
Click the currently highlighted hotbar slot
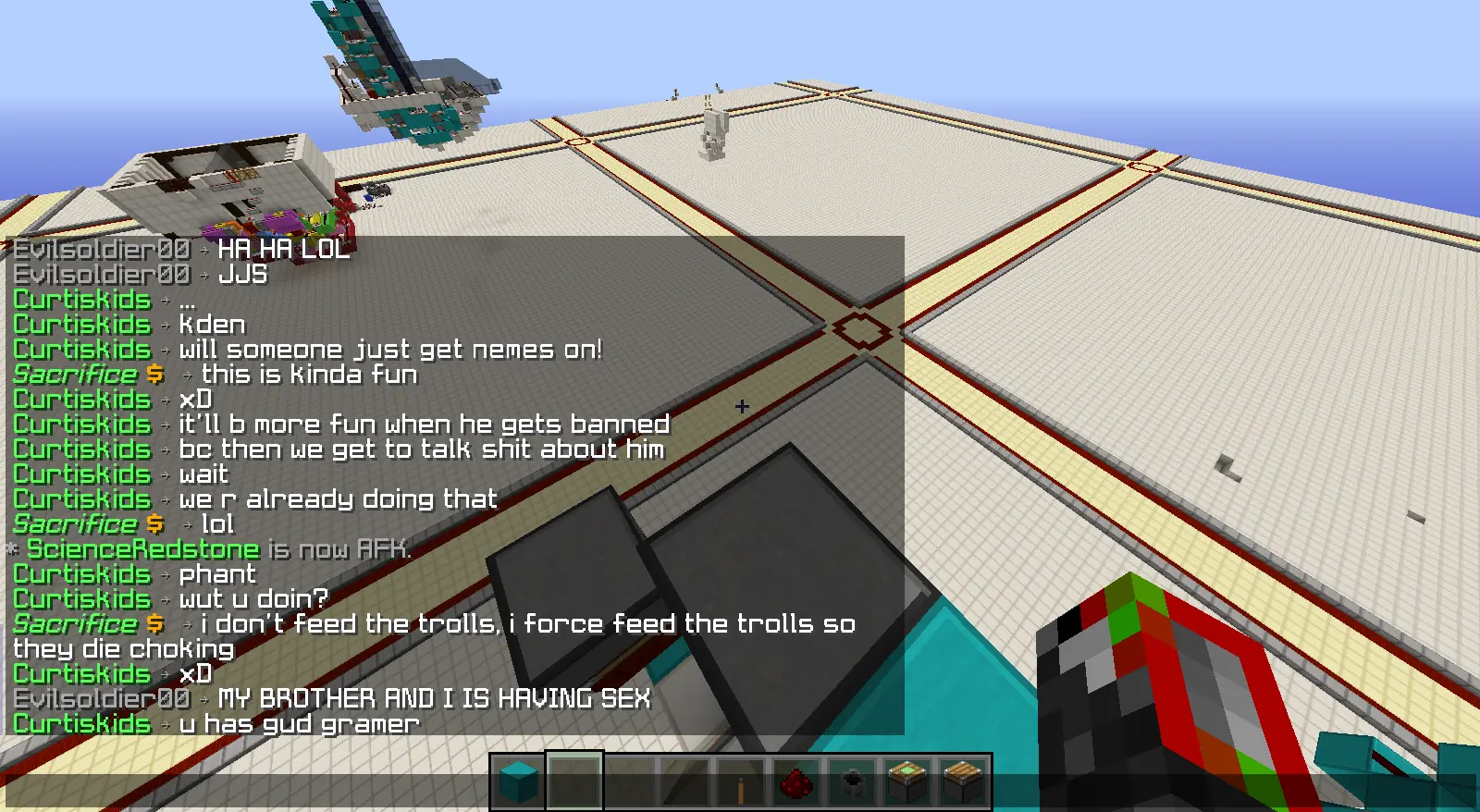click(574, 782)
